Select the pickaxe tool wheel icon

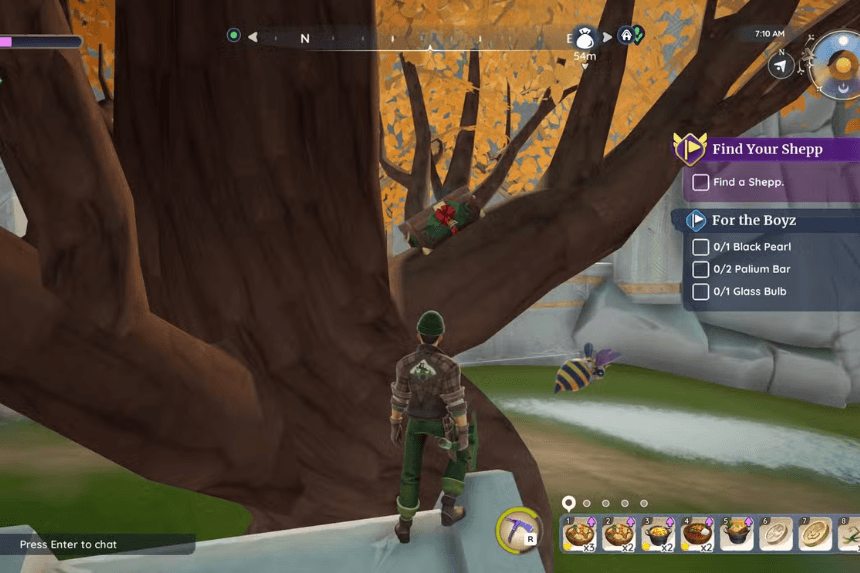tap(519, 530)
